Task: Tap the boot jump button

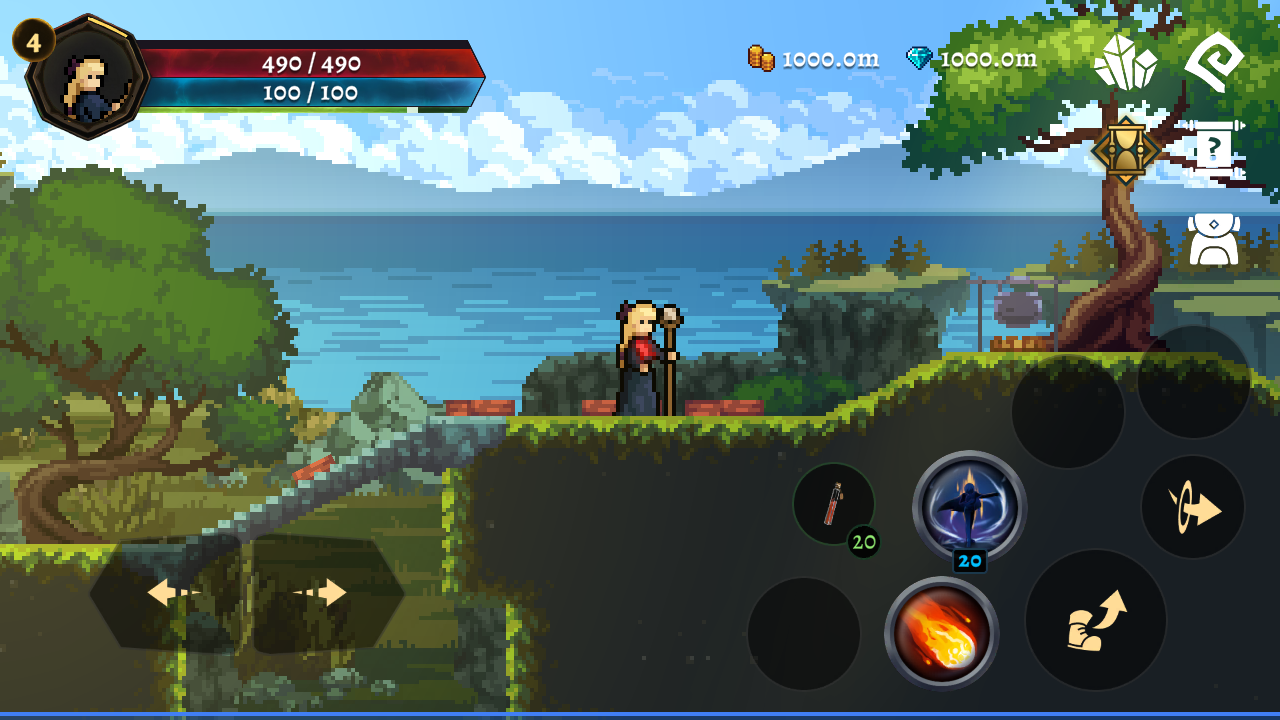Action: click(x=1095, y=620)
